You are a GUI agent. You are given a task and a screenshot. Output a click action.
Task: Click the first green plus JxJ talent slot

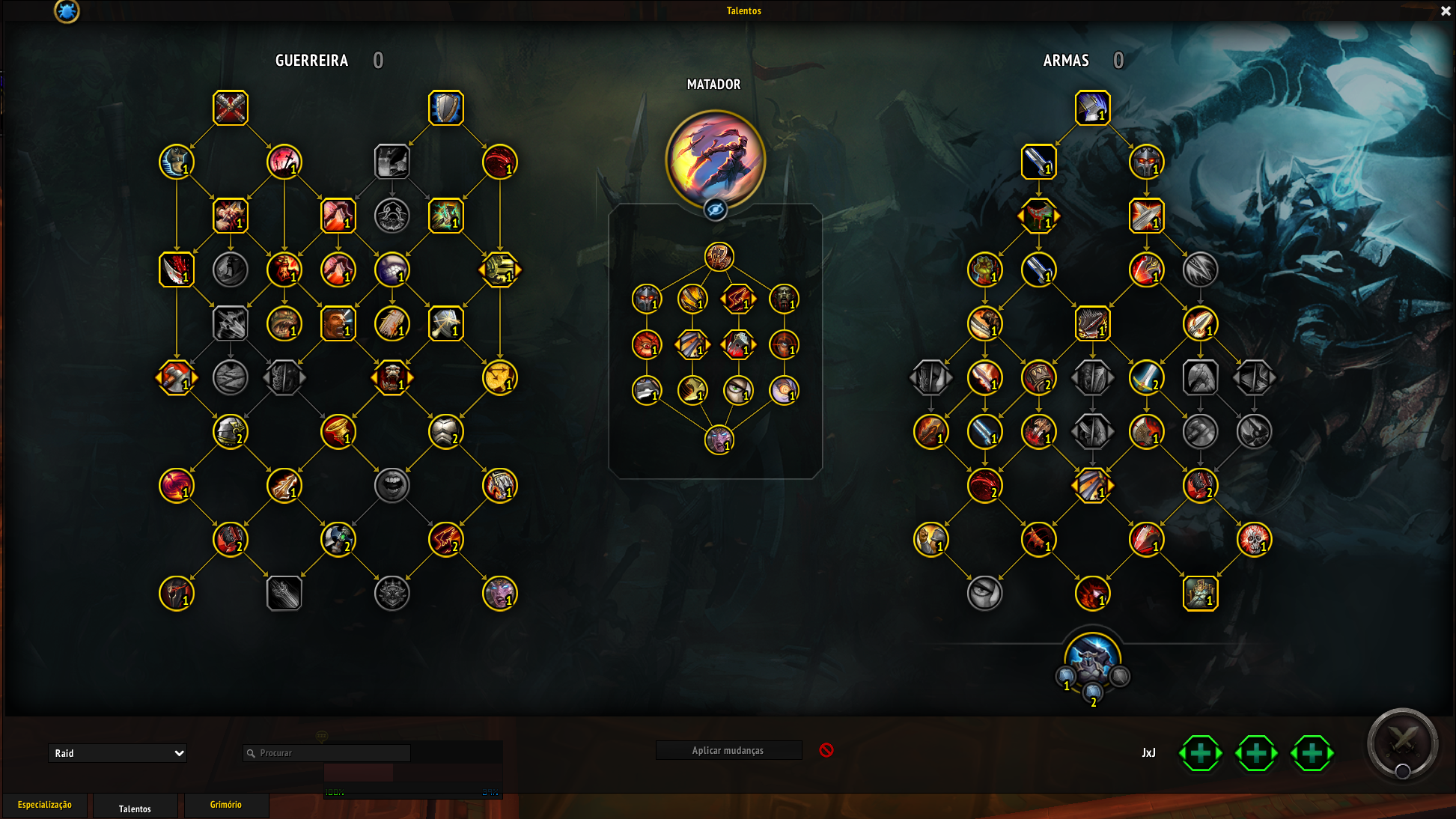point(1201,753)
